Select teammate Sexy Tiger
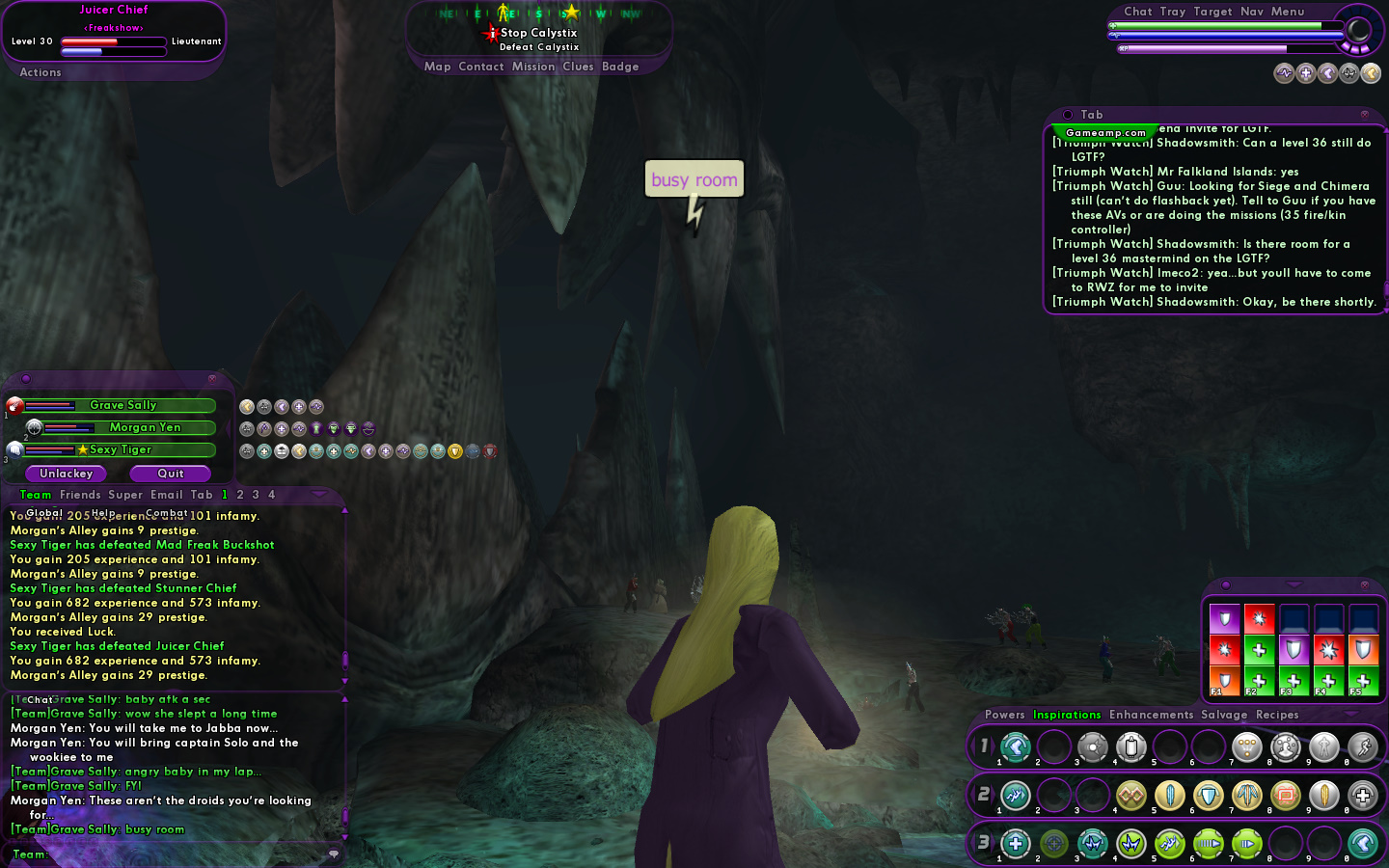The height and width of the screenshot is (868, 1389). click(121, 449)
